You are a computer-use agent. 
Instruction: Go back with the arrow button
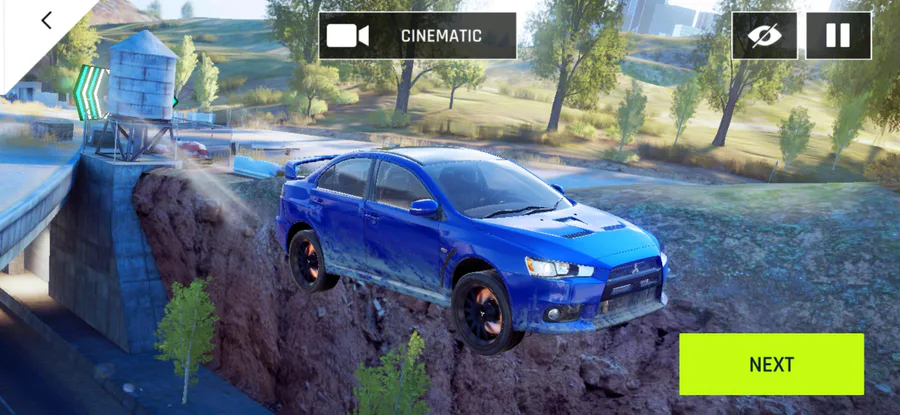click(x=46, y=21)
